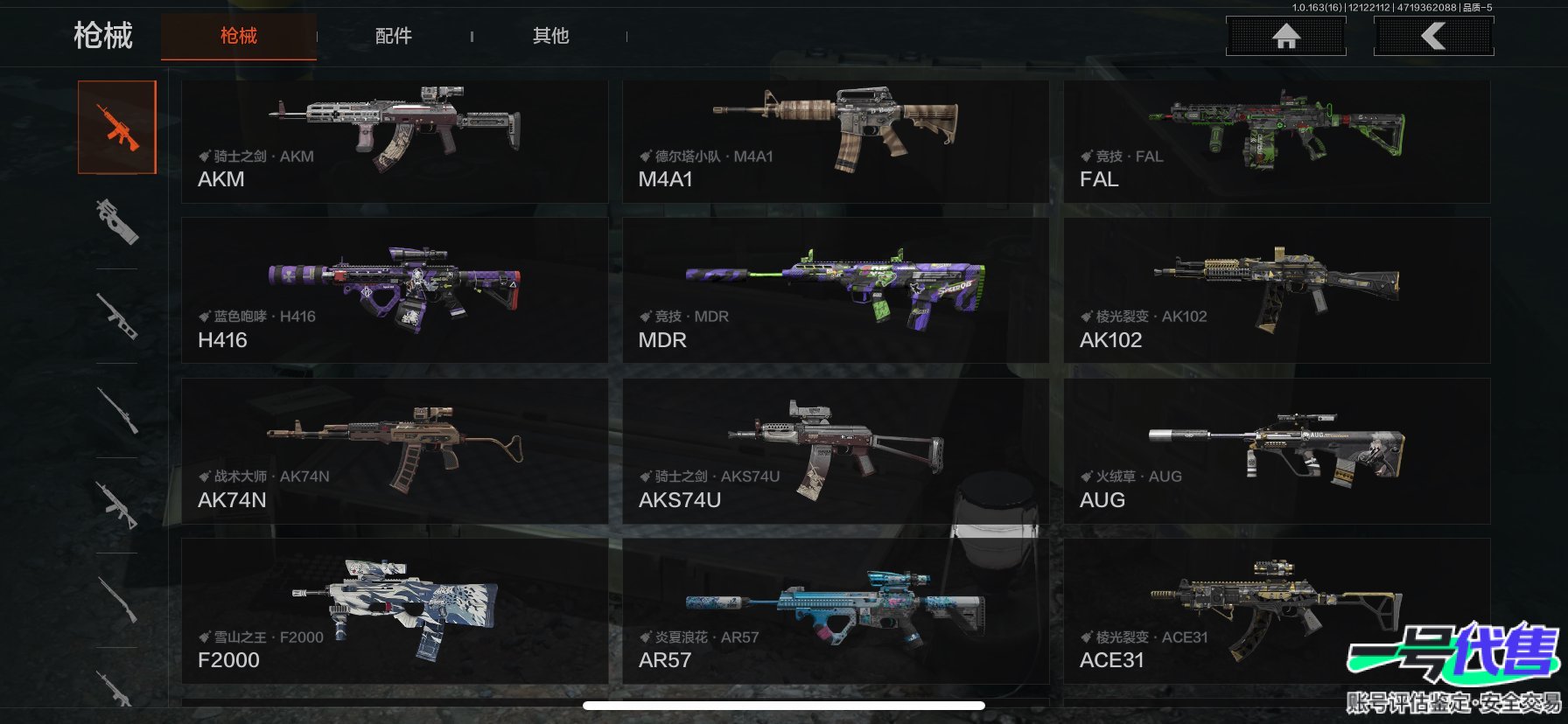The height and width of the screenshot is (724, 1568).
Task: Choose the M4A1 weapon card
Action: [835, 142]
